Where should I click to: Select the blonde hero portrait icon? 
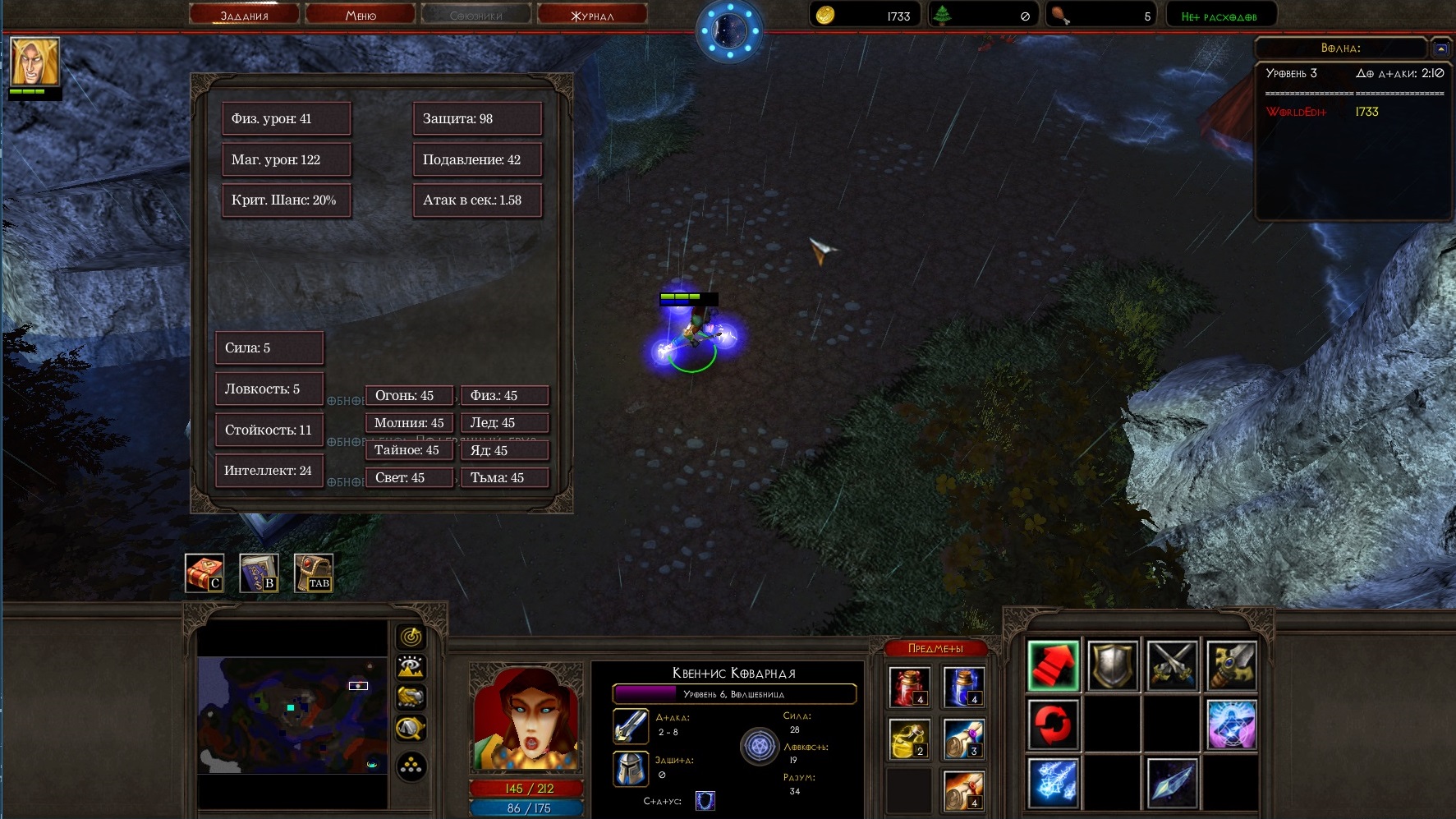[34, 62]
